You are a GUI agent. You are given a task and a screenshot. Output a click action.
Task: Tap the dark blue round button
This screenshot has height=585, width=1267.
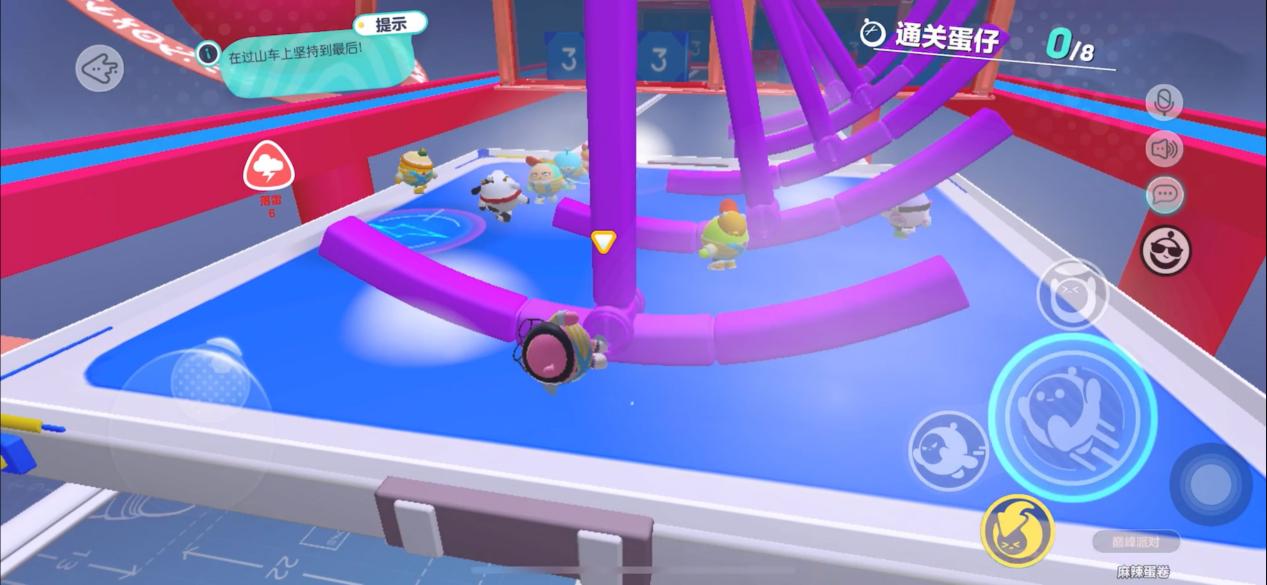tap(1210, 484)
